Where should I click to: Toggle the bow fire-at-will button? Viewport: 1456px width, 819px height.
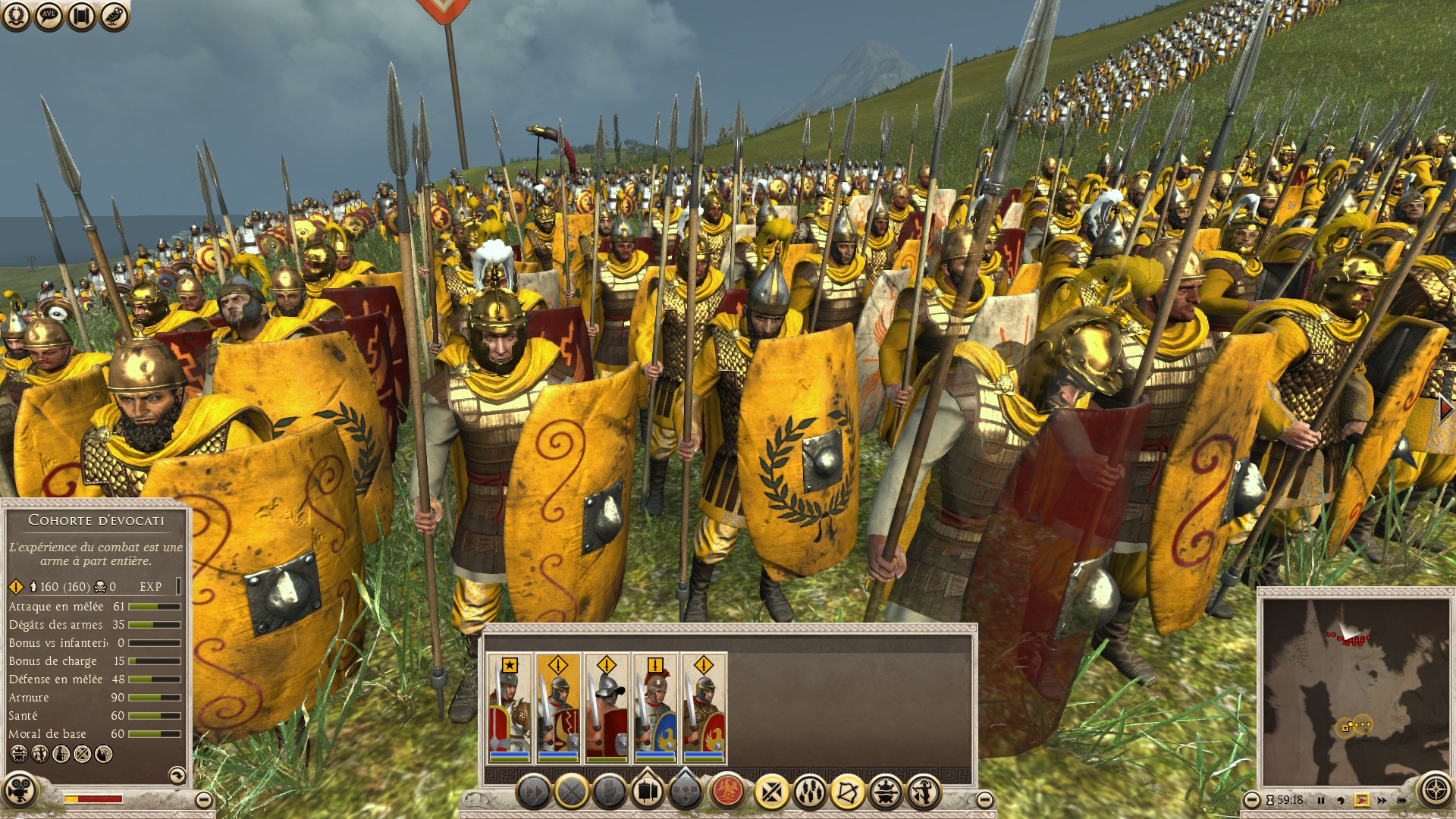click(x=847, y=793)
